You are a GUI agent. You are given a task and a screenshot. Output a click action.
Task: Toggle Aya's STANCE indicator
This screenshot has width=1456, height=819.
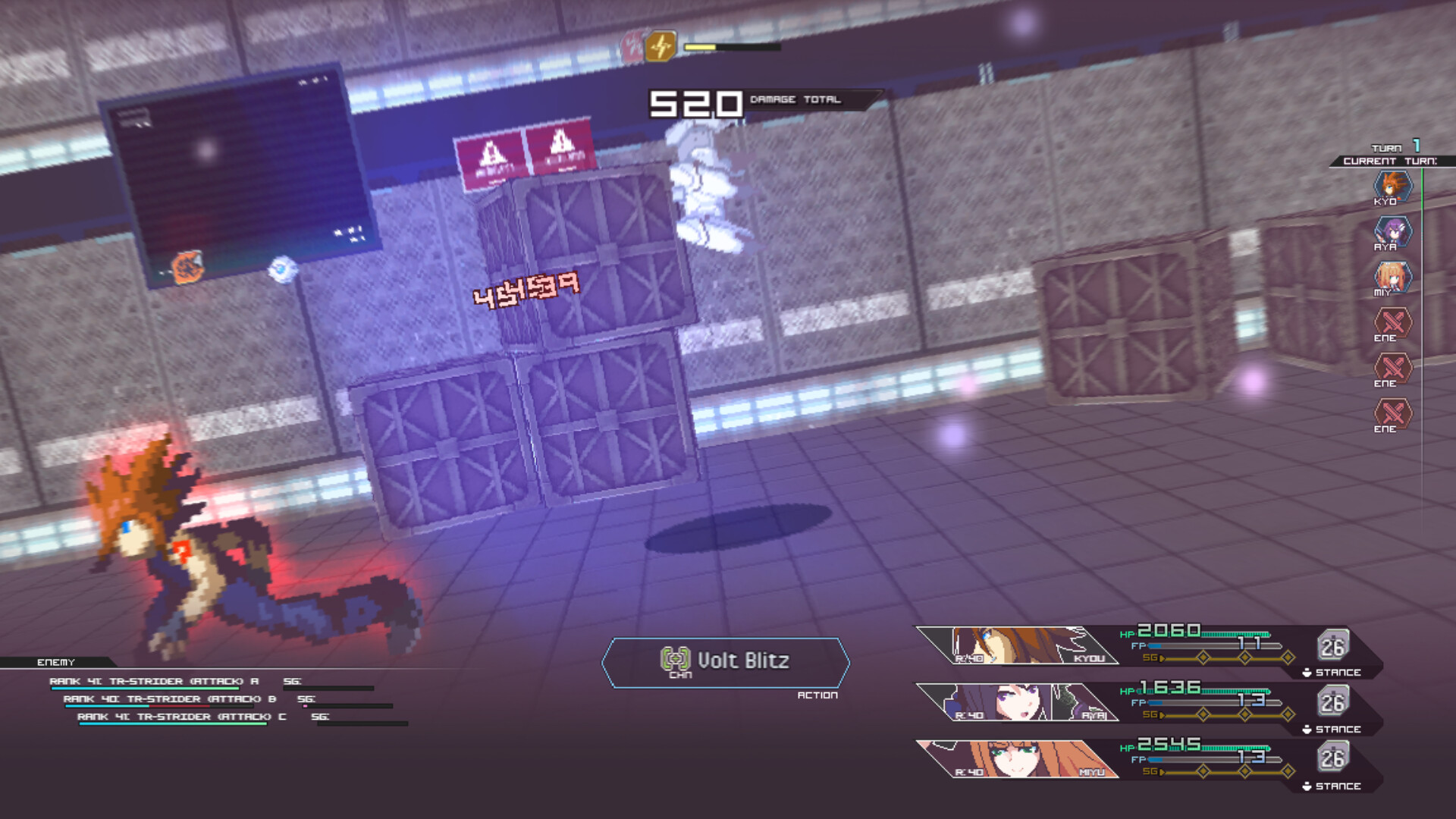coord(1331,730)
